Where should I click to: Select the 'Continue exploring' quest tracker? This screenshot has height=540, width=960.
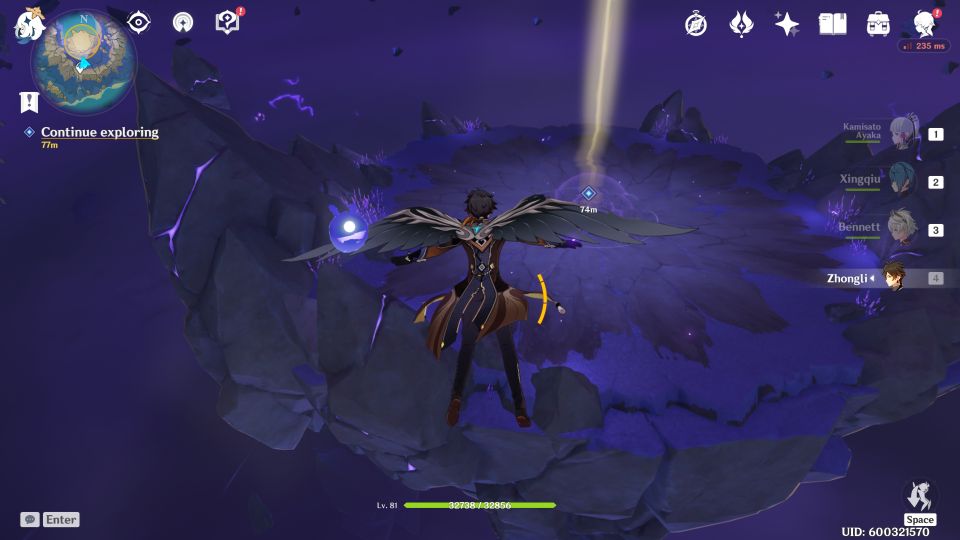tap(99, 132)
